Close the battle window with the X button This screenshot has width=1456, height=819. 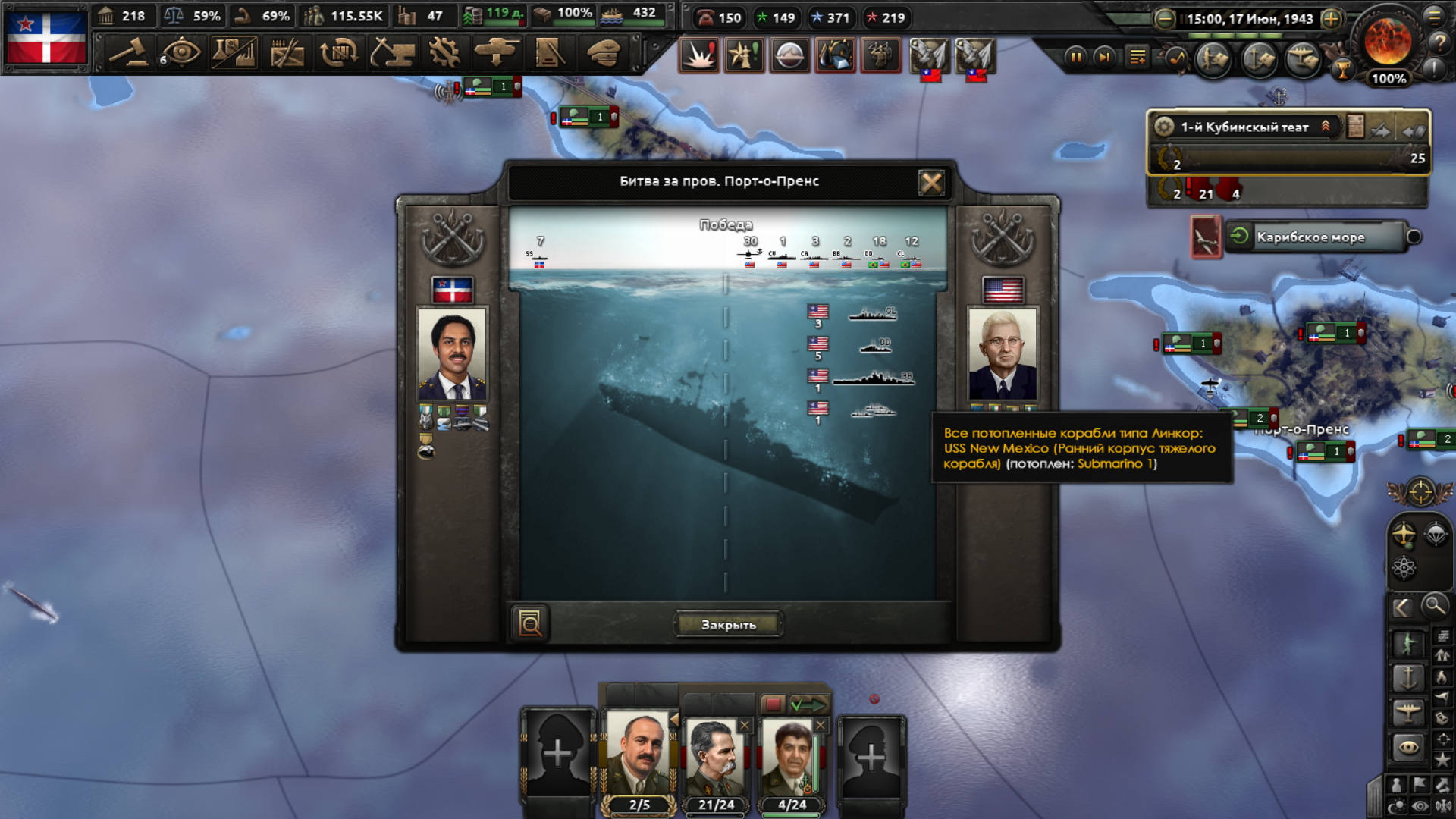tap(931, 182)
